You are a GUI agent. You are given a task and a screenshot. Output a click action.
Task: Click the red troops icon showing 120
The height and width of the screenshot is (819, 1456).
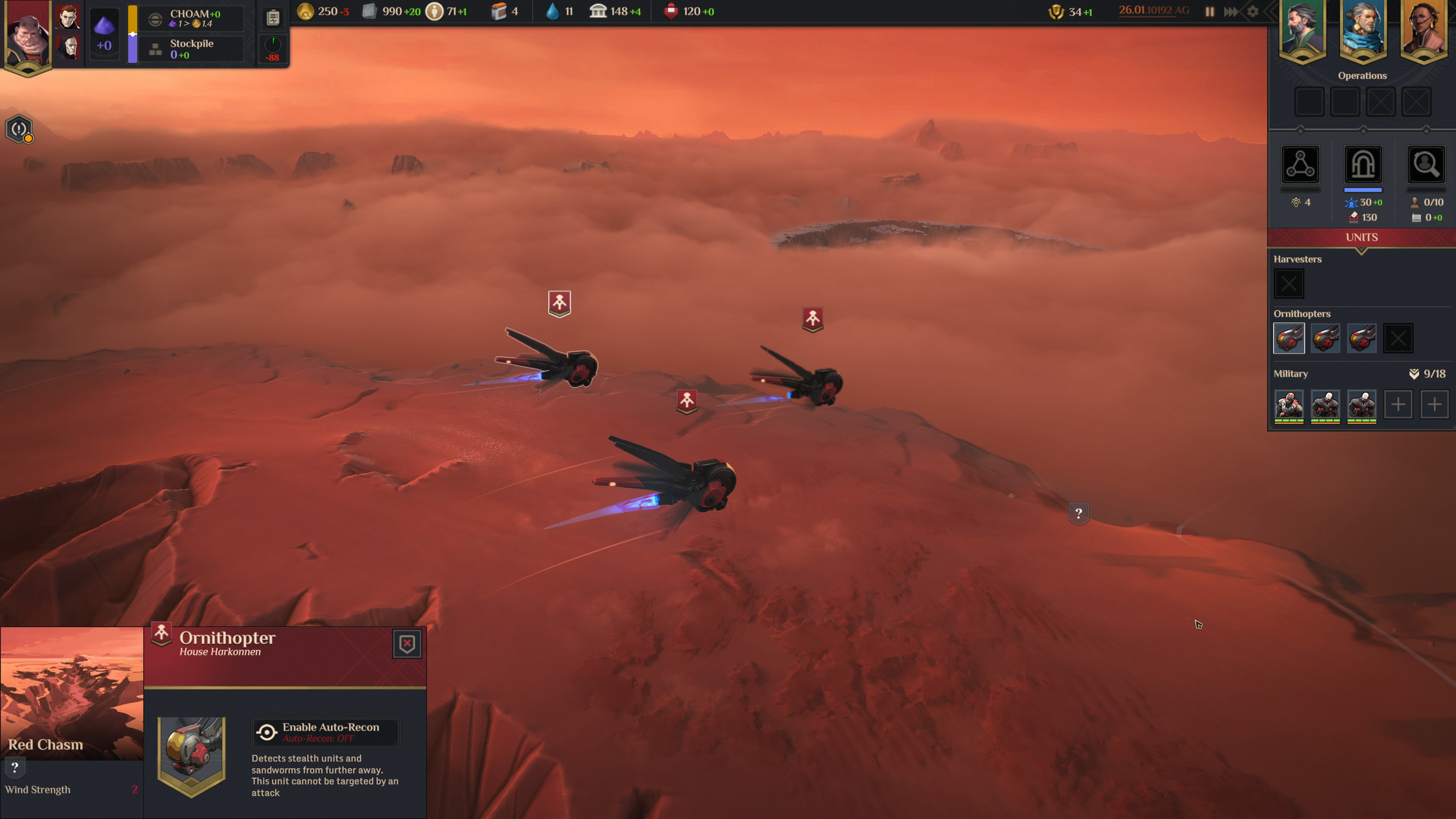(670, 11)
